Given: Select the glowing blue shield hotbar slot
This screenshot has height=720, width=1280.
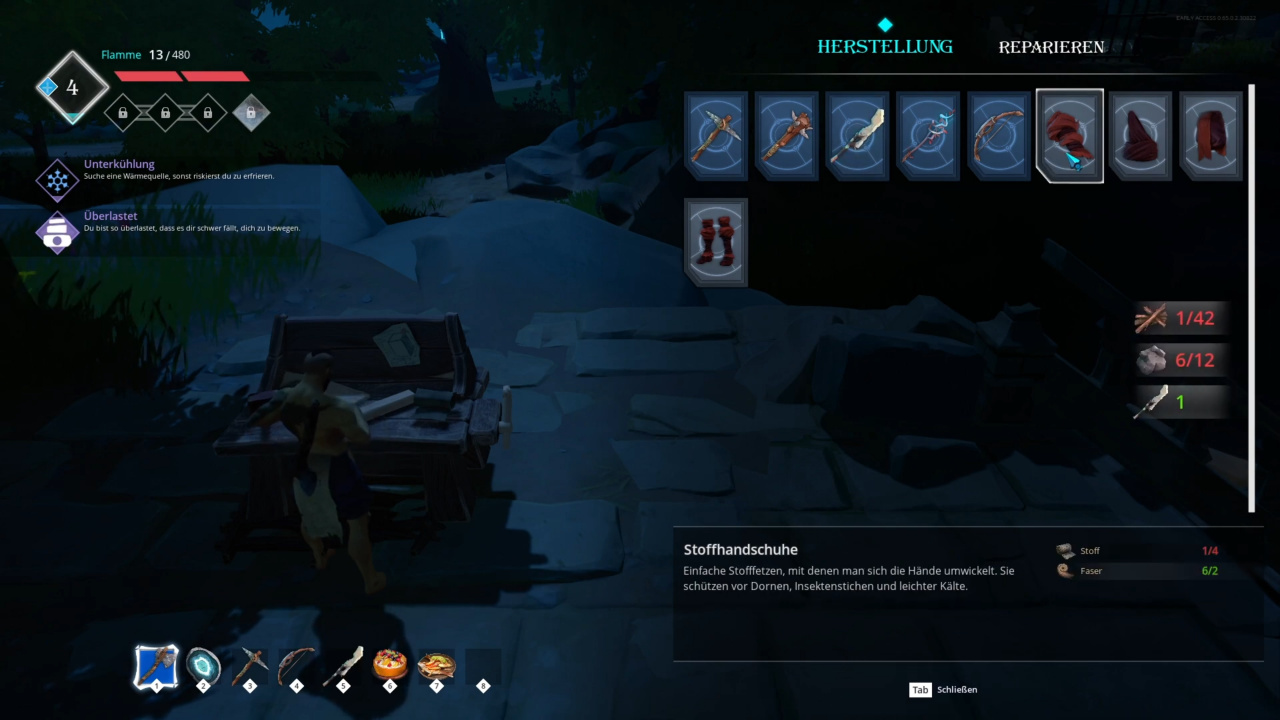Looking at the screenshot, I should point(204,666).
